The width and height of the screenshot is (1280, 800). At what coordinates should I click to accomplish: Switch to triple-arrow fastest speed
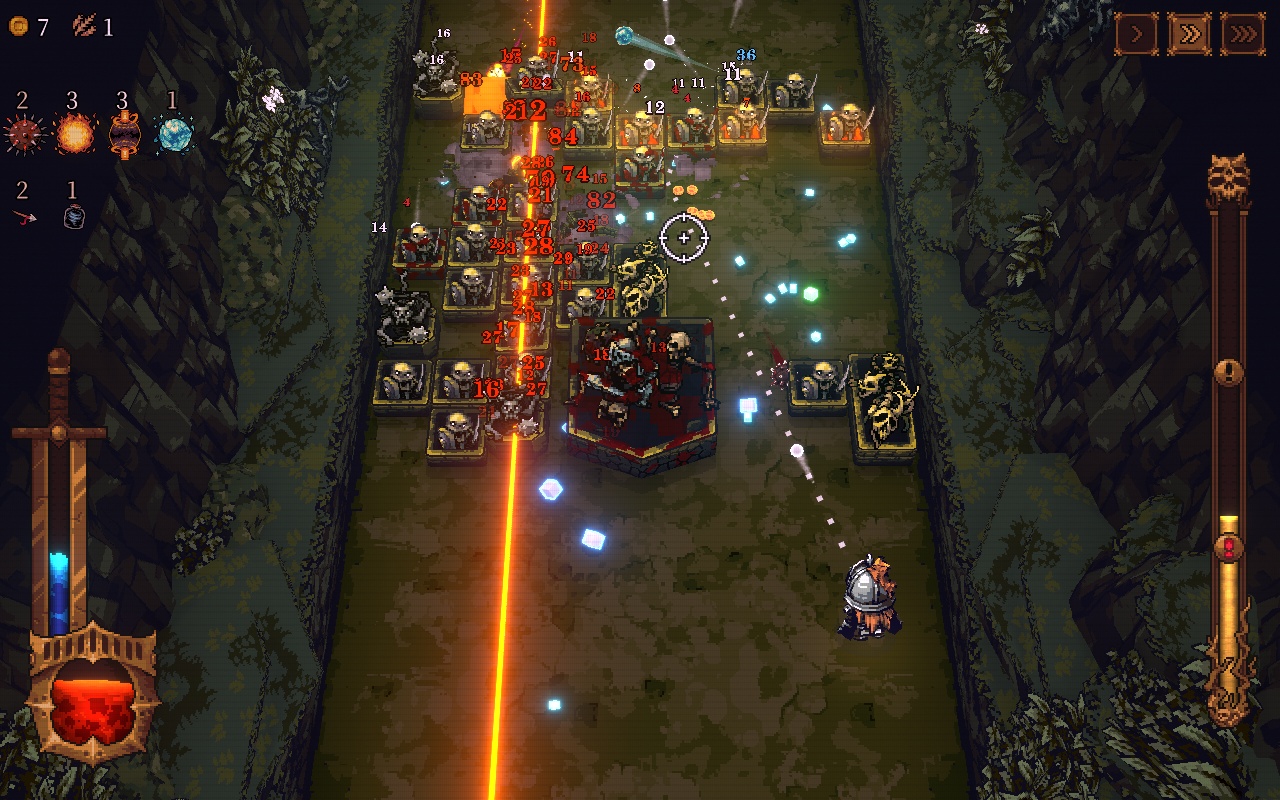click(1242, 34)
